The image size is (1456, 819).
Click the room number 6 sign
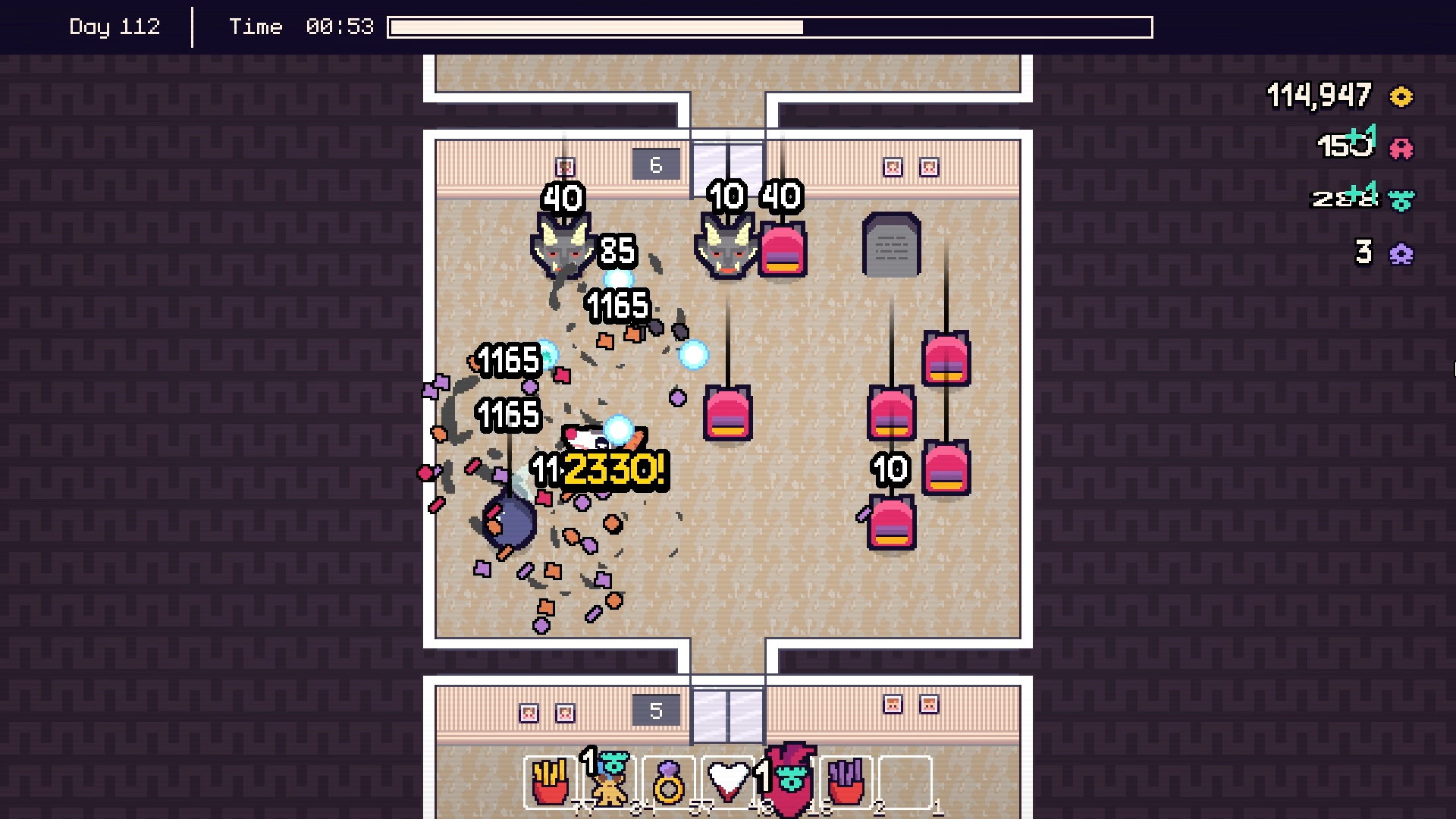point(655,163)
